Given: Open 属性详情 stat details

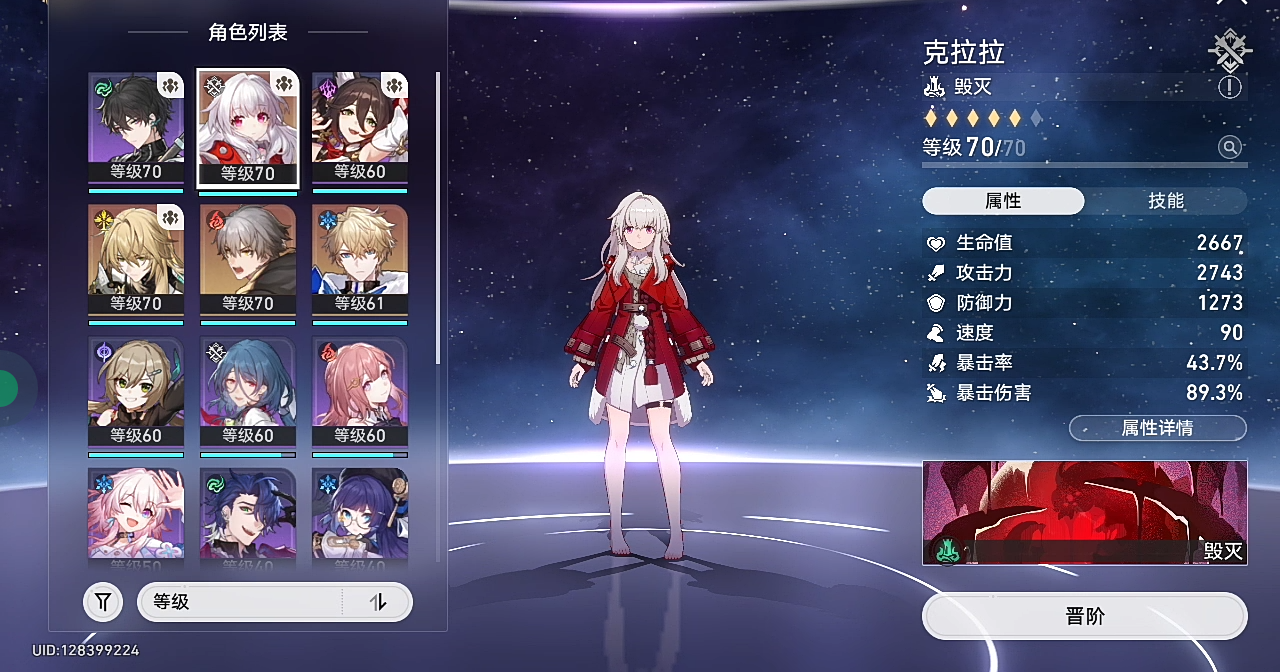Looking at the screenshot, I should (x=1157, y=428).
